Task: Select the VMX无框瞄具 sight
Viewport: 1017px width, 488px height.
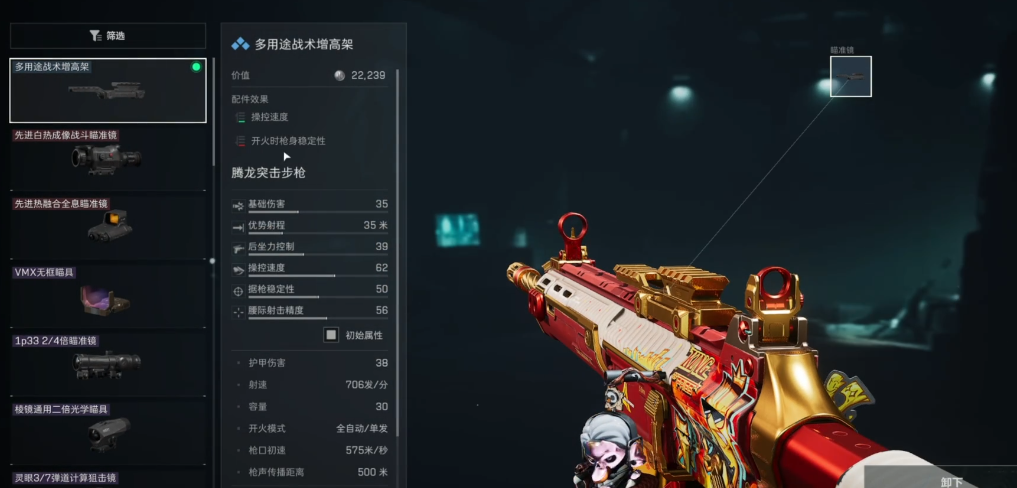Action: coord(108,294)
